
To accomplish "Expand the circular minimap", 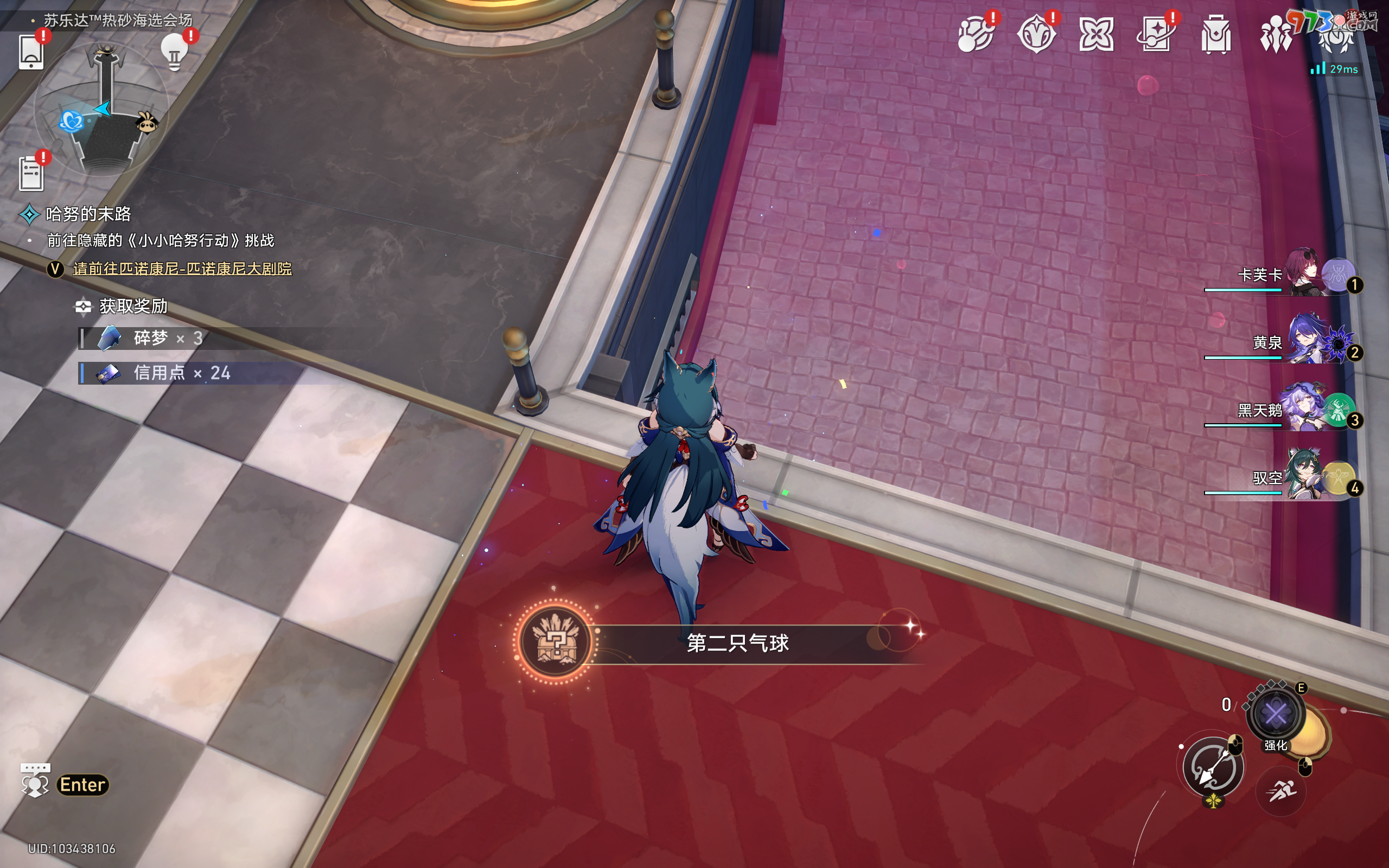I will coord(102,110).
